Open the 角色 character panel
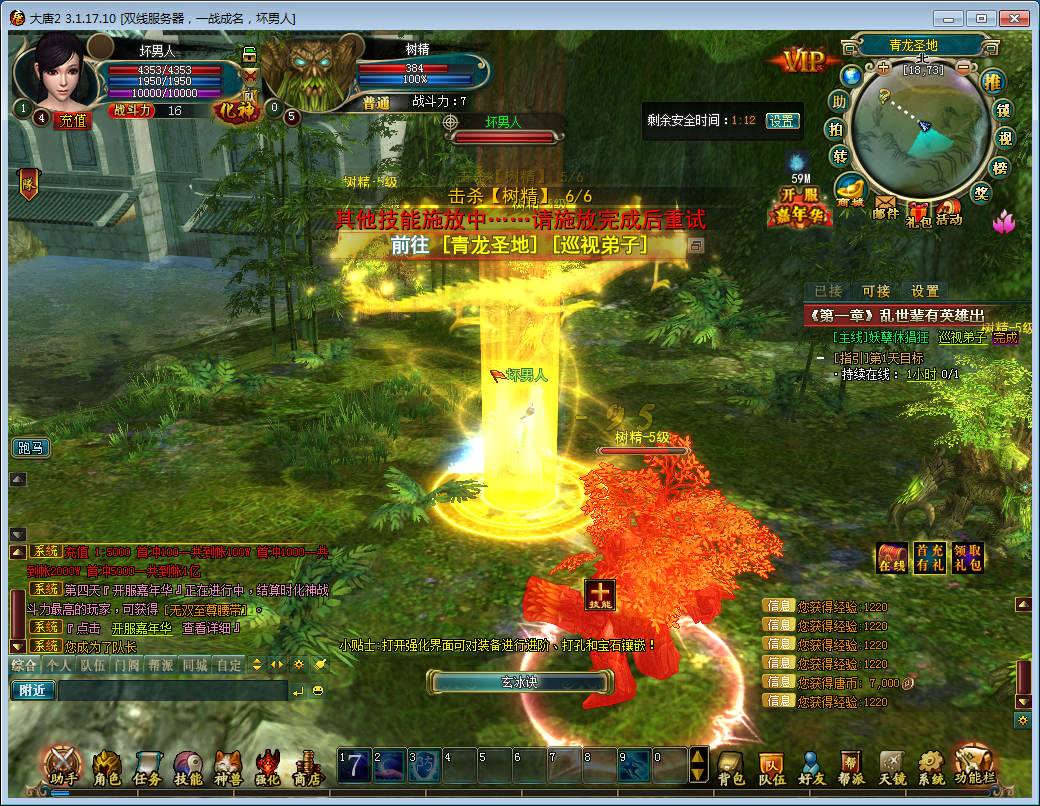Viewport: 1040px width, 806px height. tap(107, 766)
